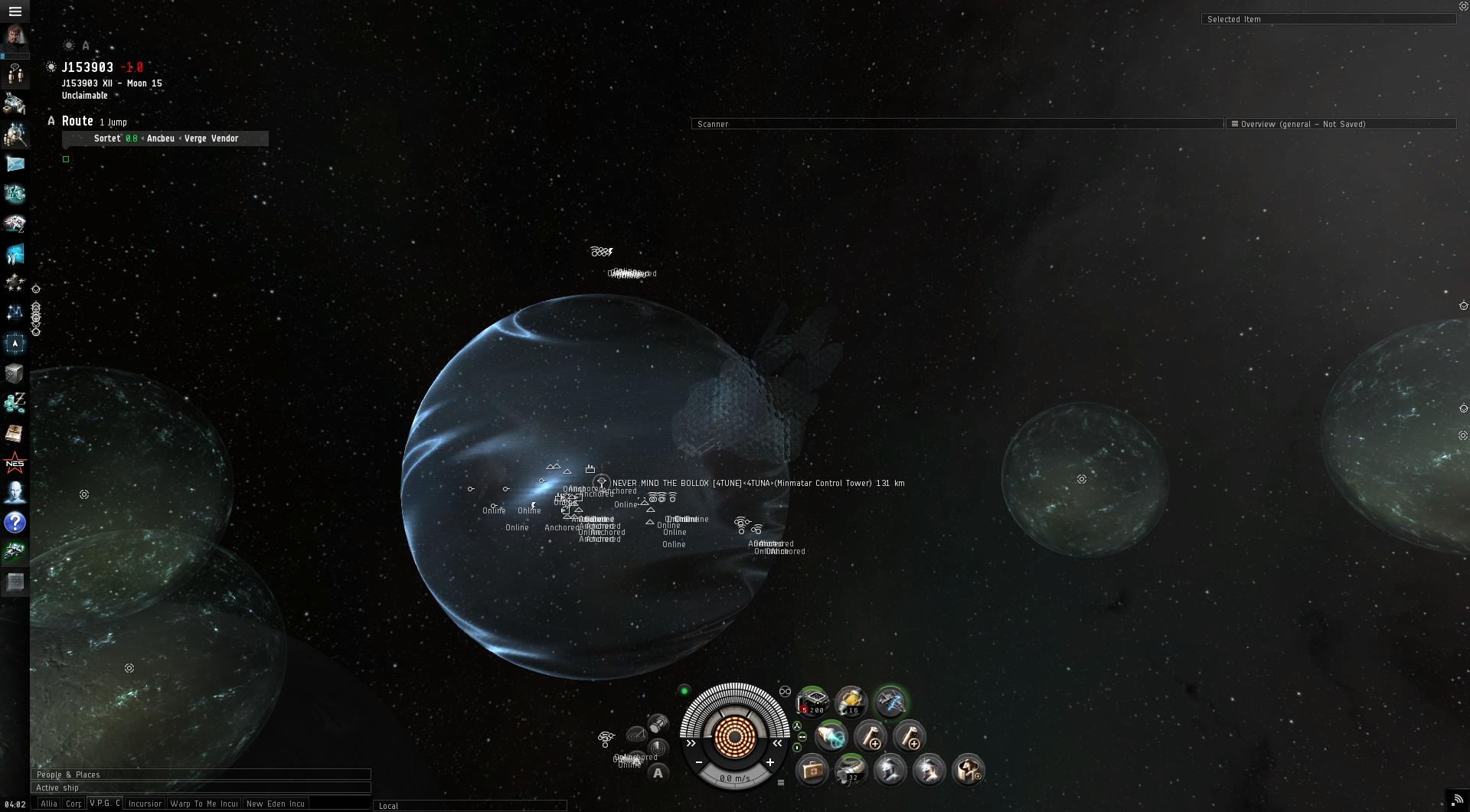The image size is (1470, 812).
Task: Open the mail envelope icon
Action: tap(15, 164)
